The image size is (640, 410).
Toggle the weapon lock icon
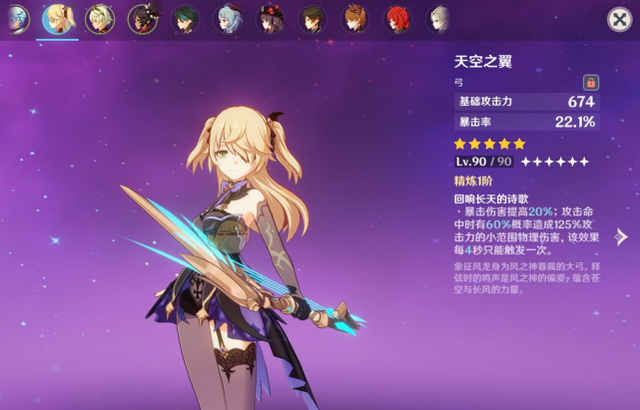(590, 82)
